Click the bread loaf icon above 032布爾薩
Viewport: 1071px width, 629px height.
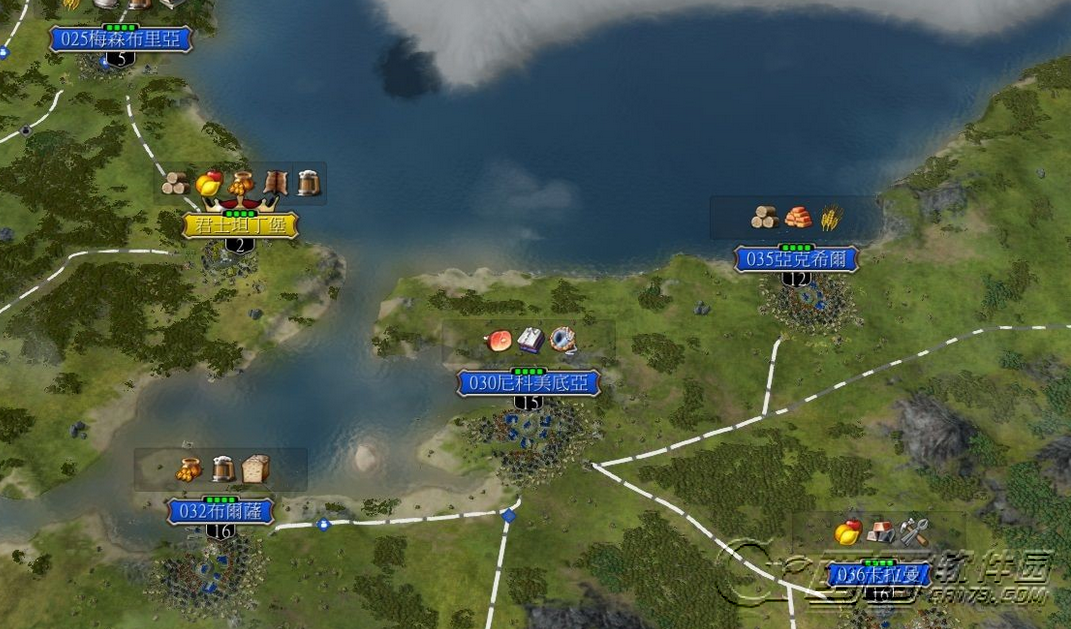[256, 468]
